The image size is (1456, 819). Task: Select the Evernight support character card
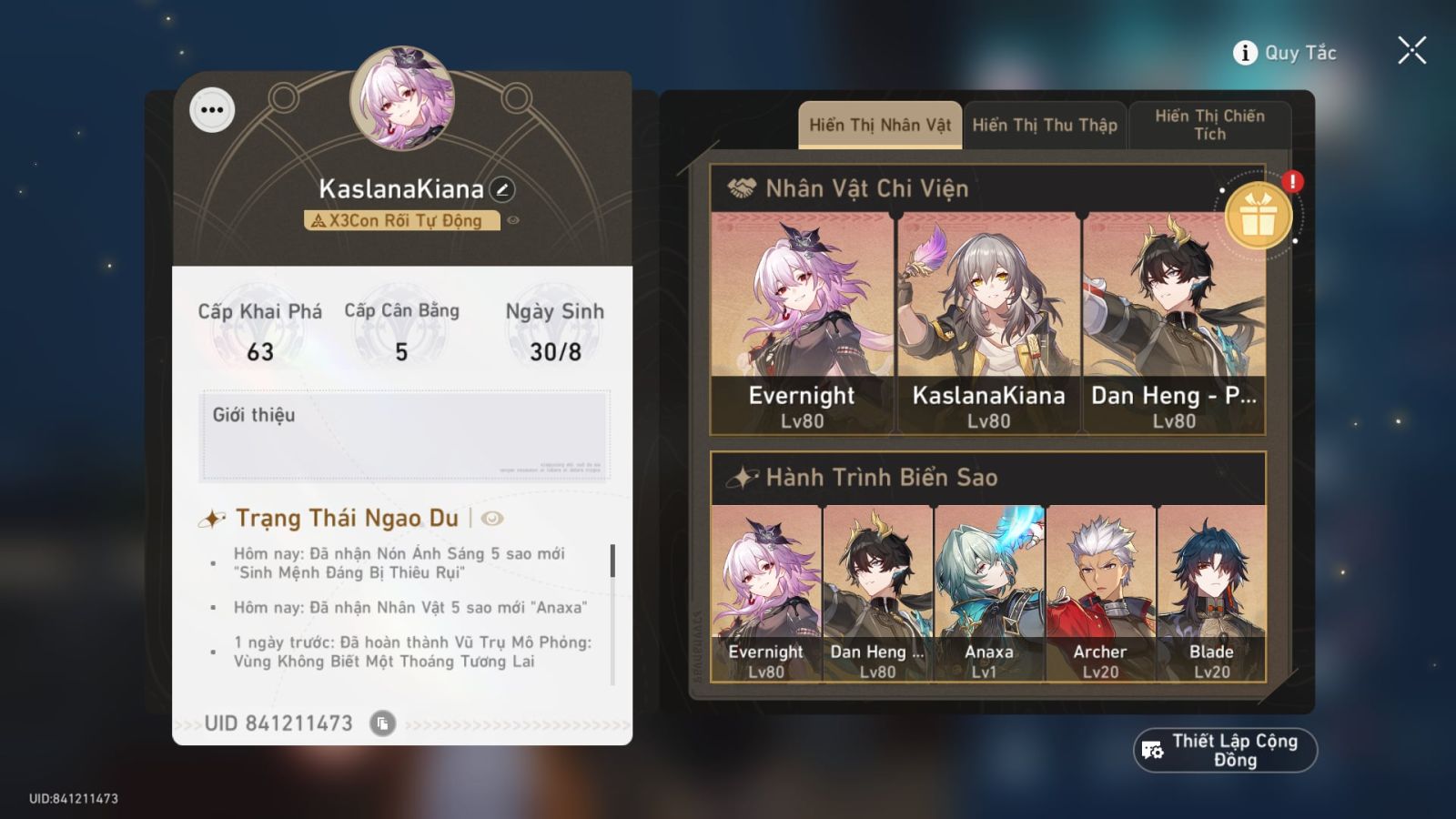click(x=801, y=309)
